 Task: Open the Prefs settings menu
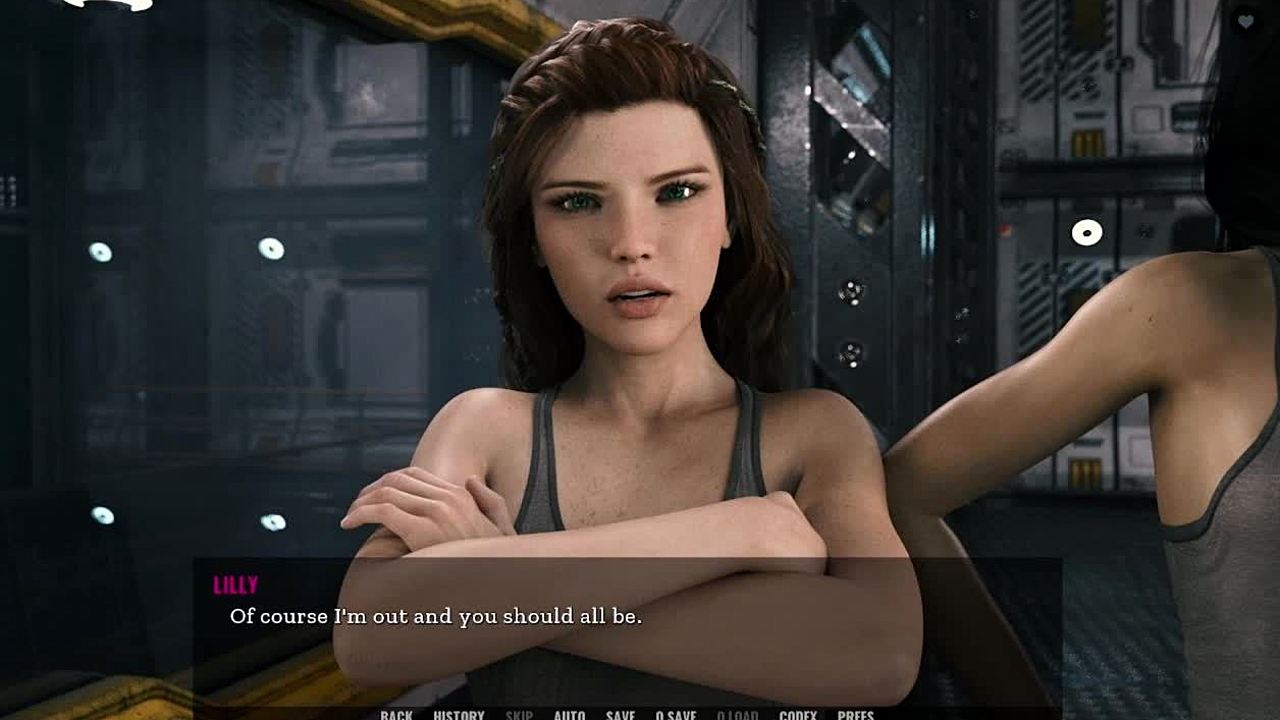[x=856, y=715]
